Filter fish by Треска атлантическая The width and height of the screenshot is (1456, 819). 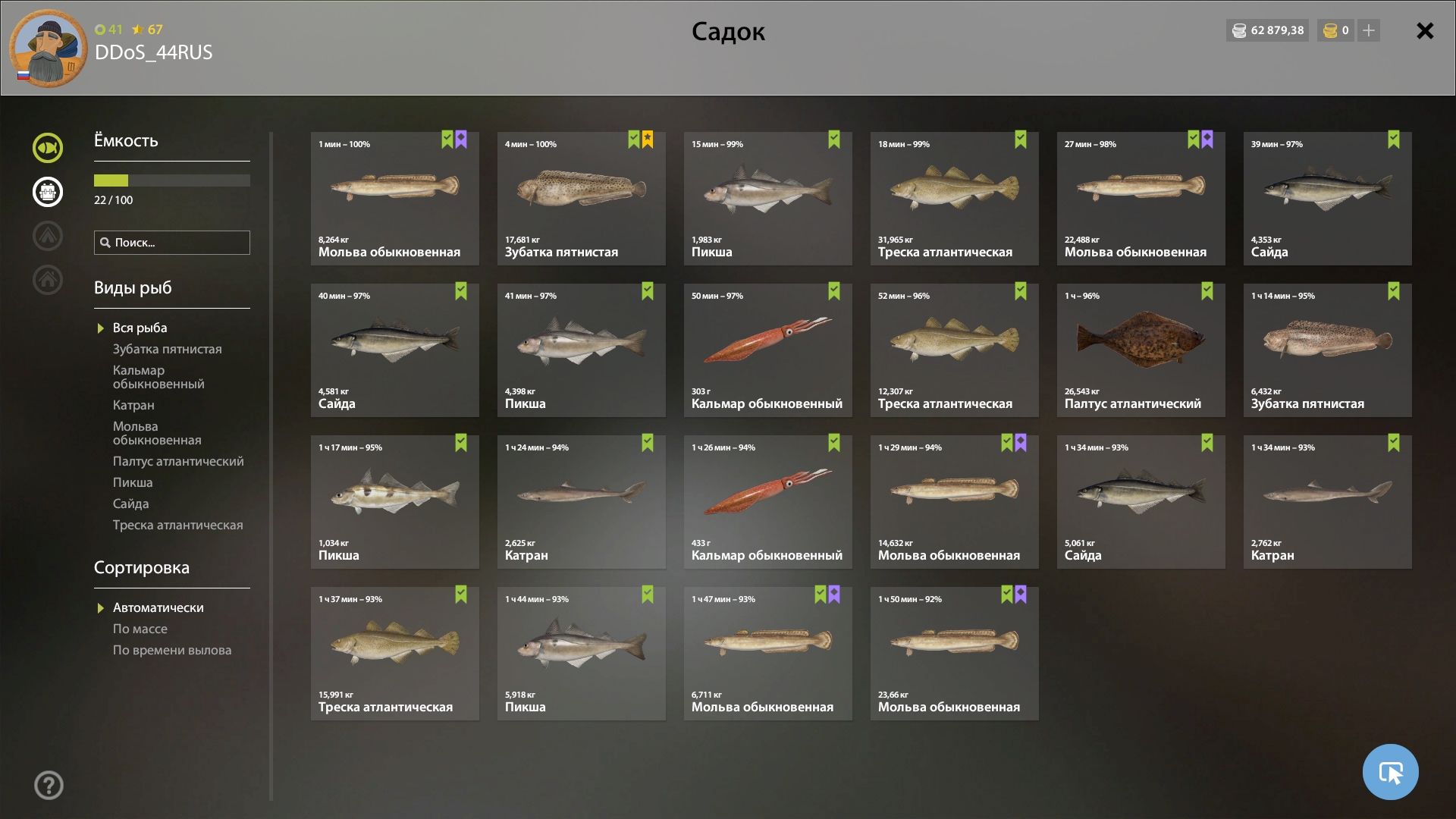coord(177,525)
